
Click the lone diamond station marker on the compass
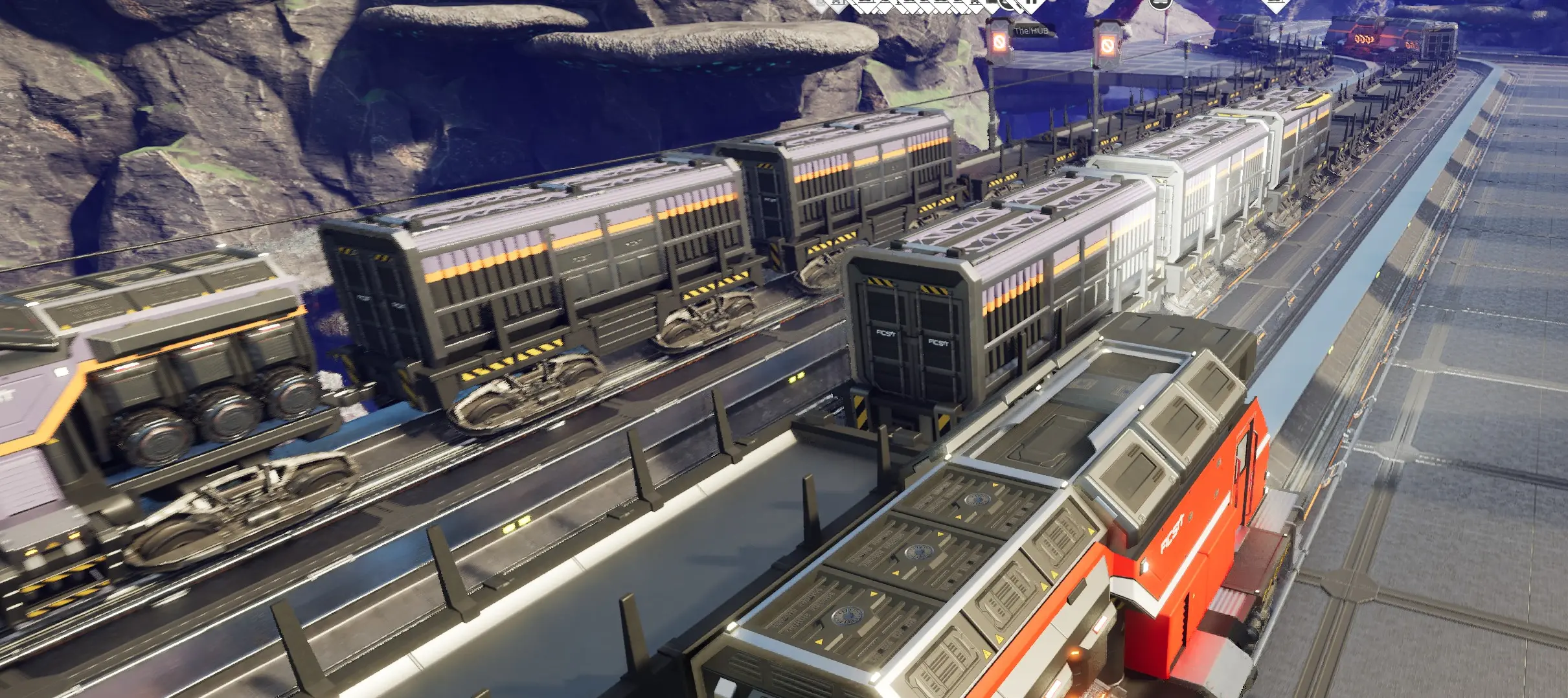(x=1276, y=5)
